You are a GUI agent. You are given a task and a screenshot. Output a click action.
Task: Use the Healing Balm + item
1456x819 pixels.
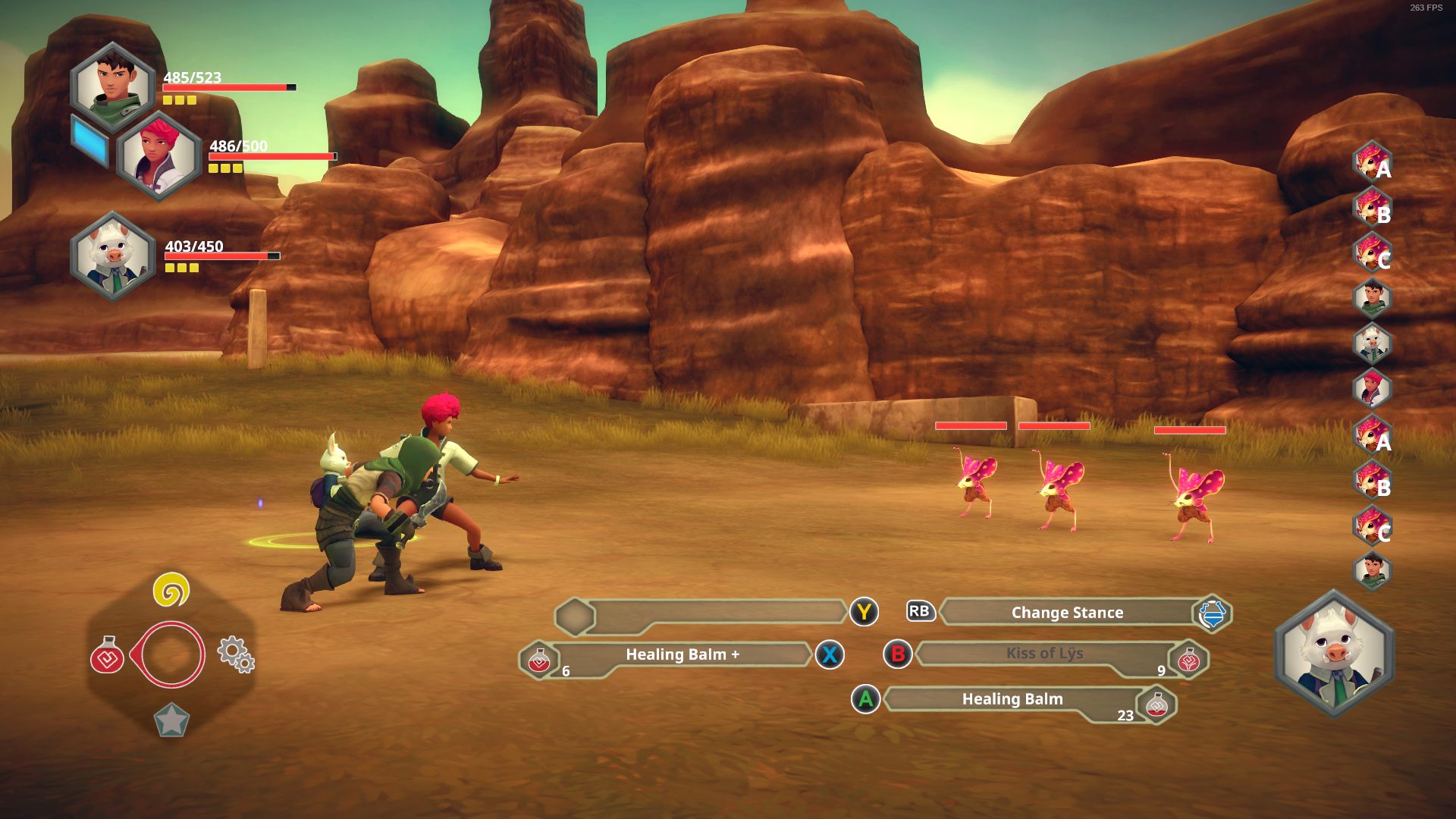coord(681,655)
